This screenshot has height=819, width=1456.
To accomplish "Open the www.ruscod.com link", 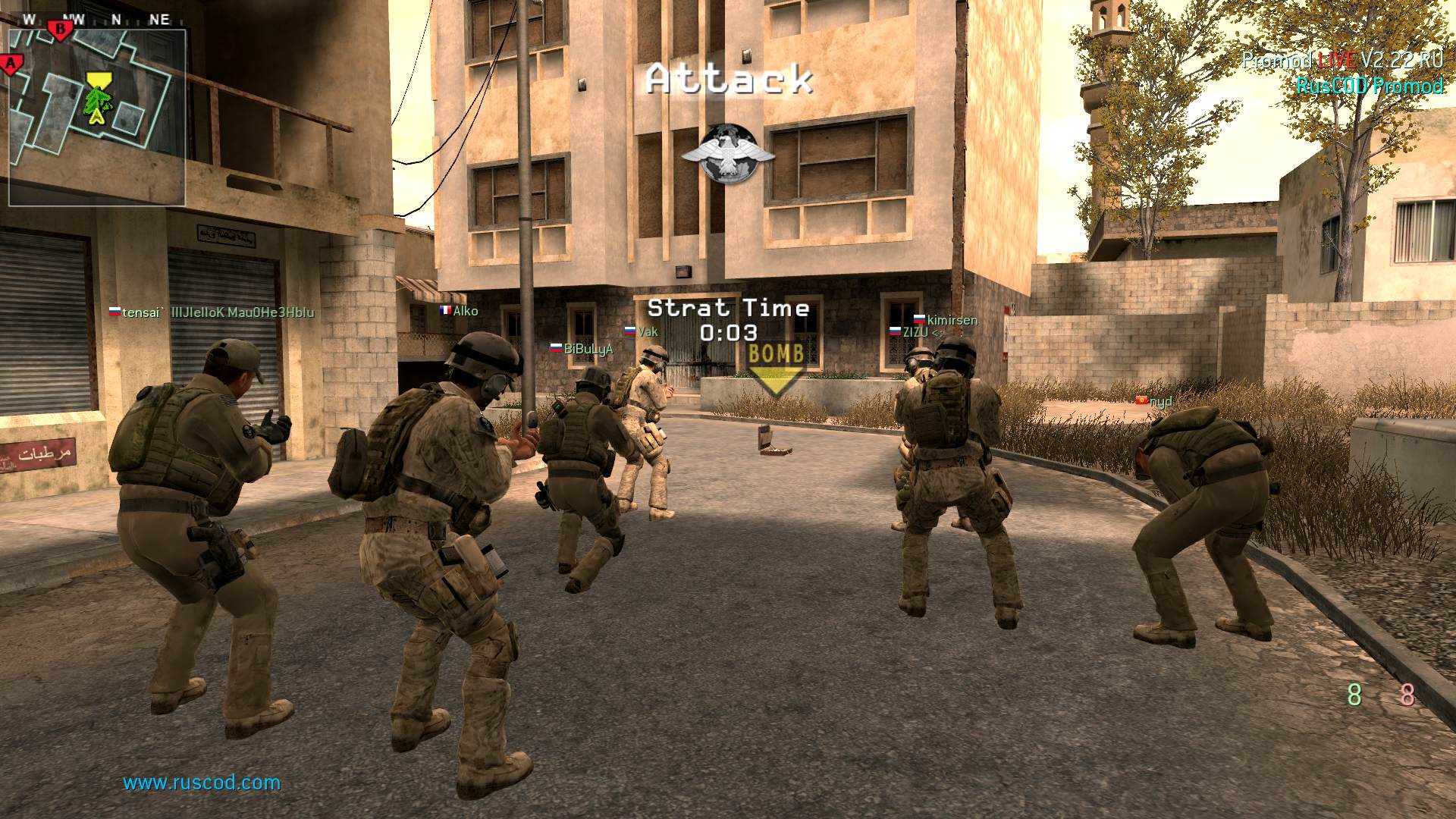I will pyautogui.click(x=202, y=783).
